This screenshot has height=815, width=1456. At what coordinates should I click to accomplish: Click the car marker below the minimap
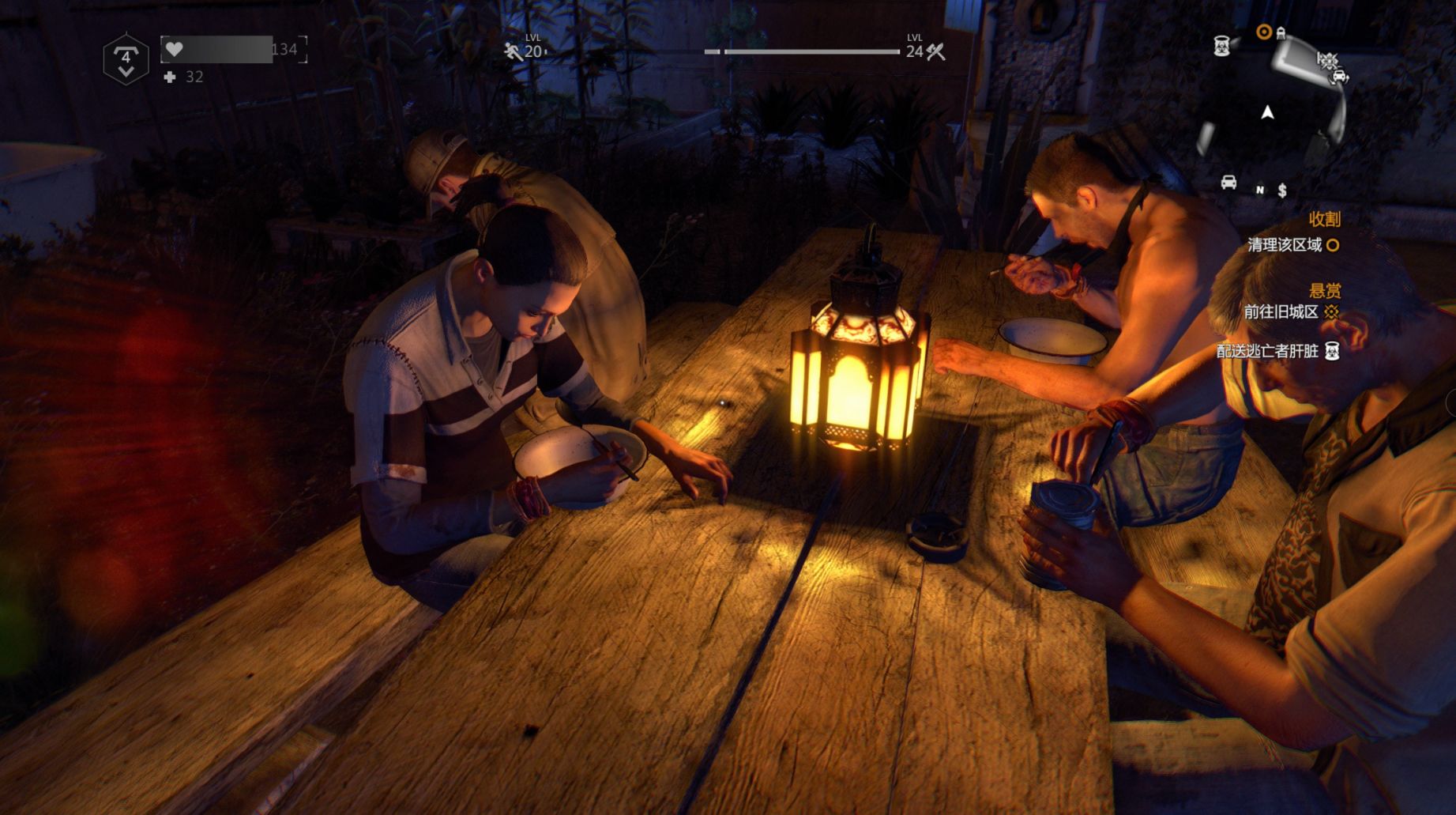pyautogui.click(x=1228, y=183)
